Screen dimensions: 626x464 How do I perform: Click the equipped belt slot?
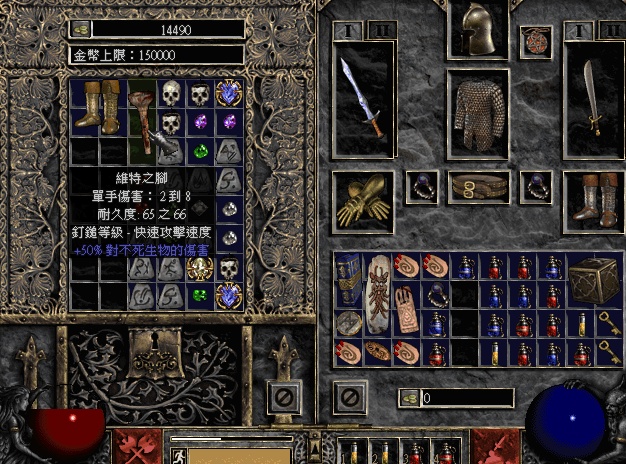pyautogui.click(x=477, y=187)
